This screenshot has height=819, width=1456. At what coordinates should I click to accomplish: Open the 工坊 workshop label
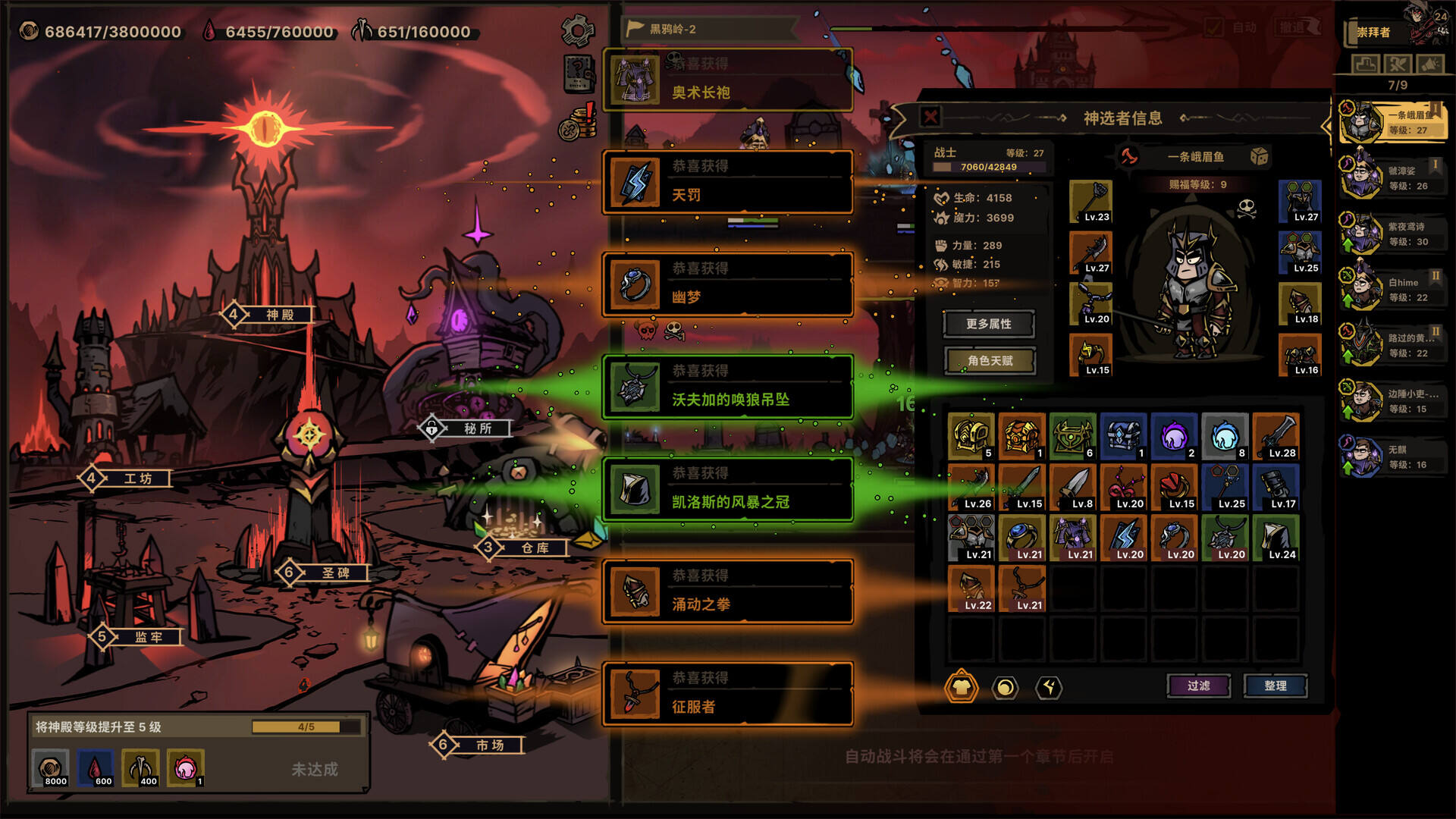(137, 479)
